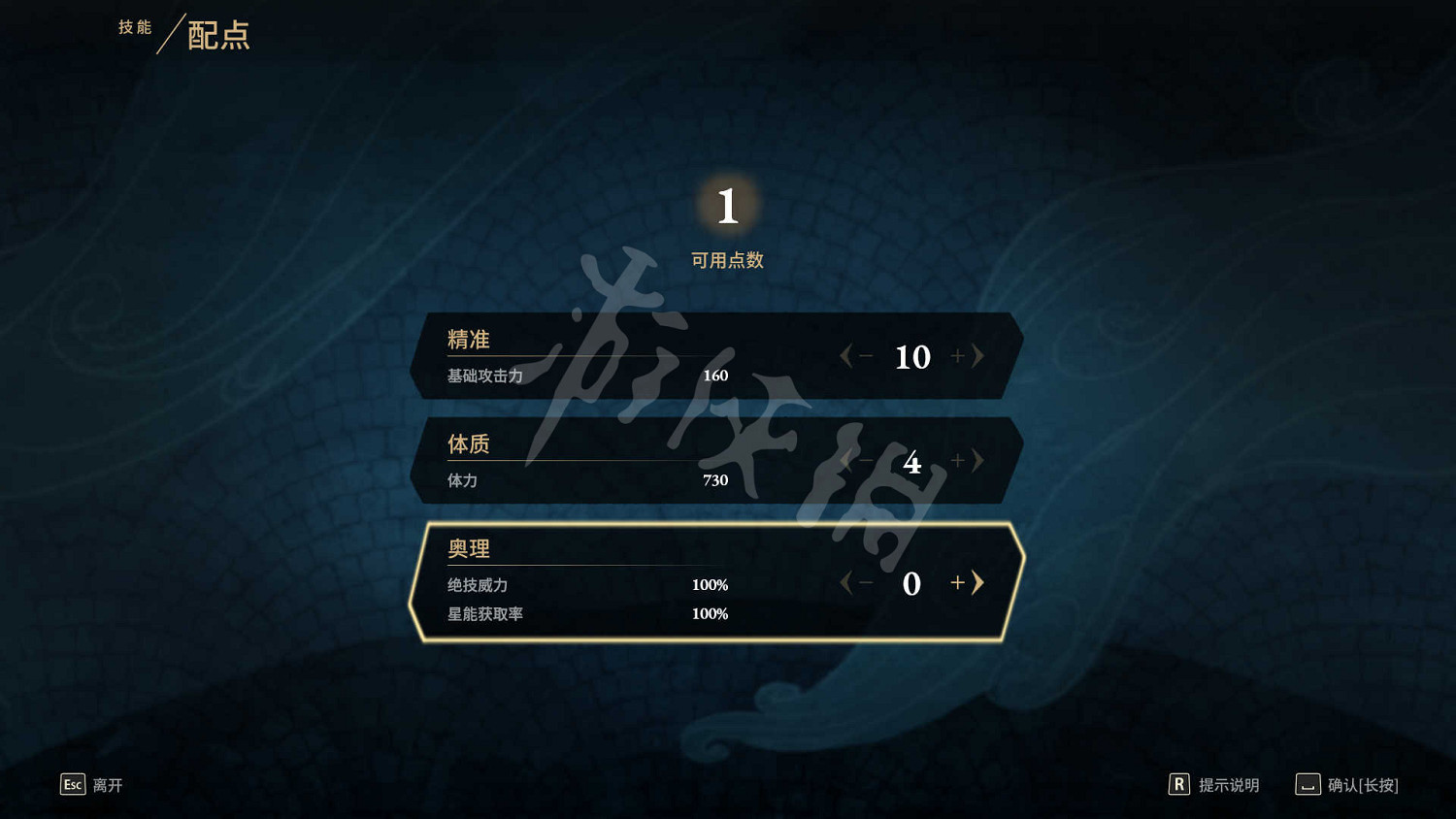Click the left chevron arrow on 体质 row
The image size is (1456, 819).
846,461
